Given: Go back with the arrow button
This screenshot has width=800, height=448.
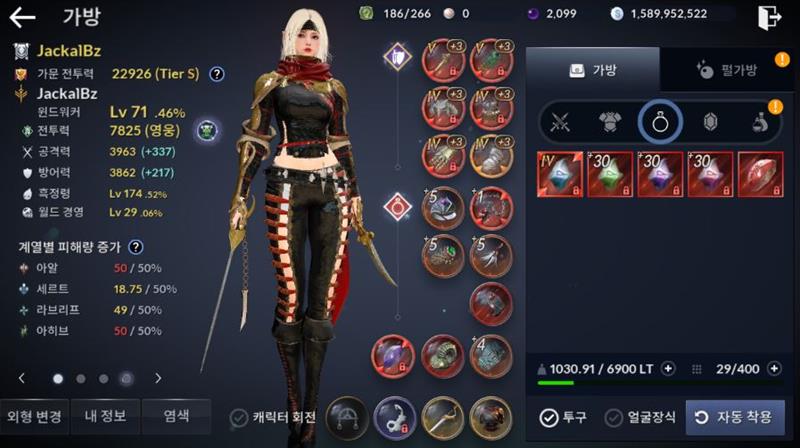Looking at the screenshot, I should 22,16.
